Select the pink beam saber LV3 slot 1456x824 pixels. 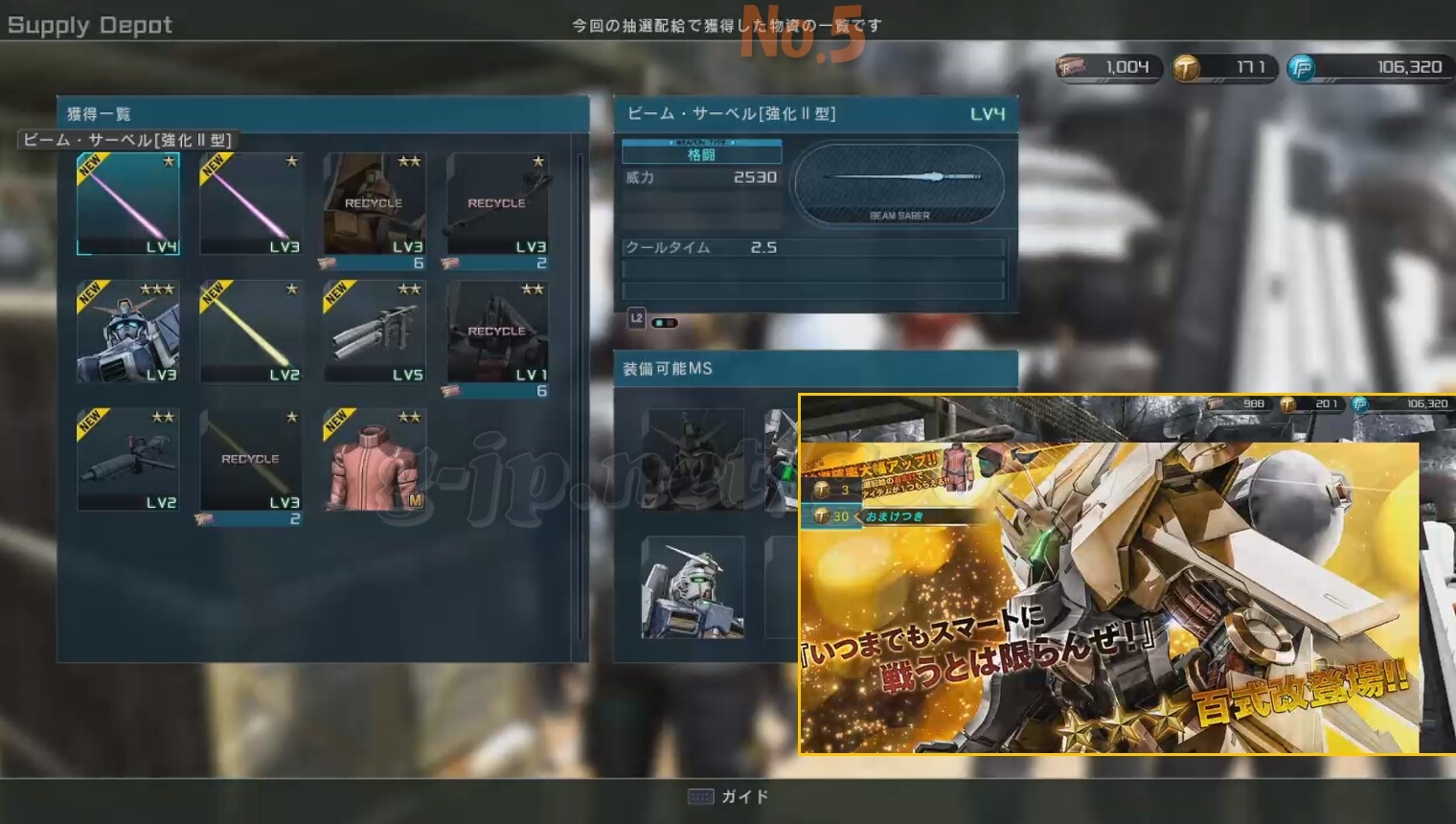pos(251,204)
